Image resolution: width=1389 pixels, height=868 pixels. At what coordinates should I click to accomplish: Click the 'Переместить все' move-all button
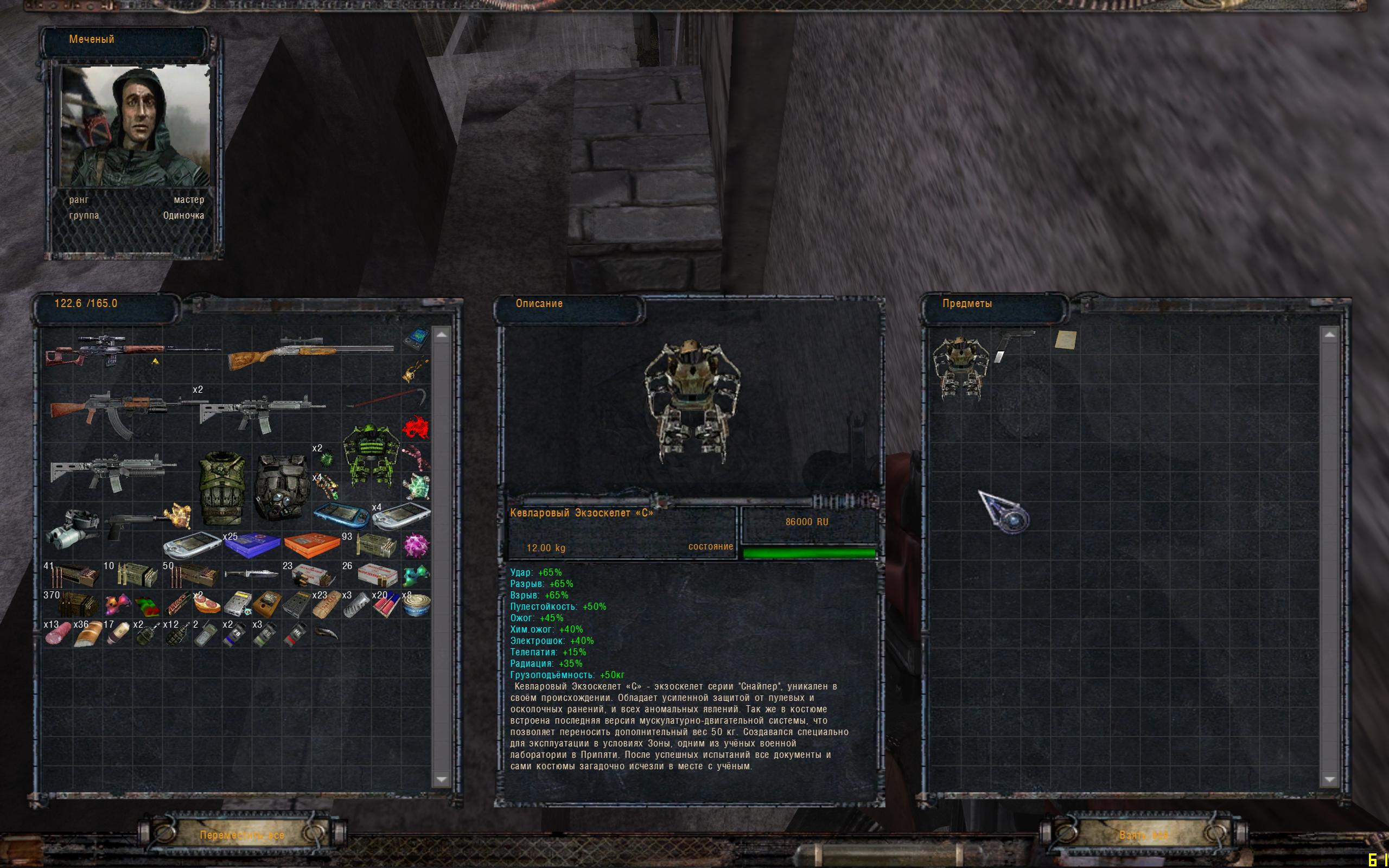click(241, 835)
